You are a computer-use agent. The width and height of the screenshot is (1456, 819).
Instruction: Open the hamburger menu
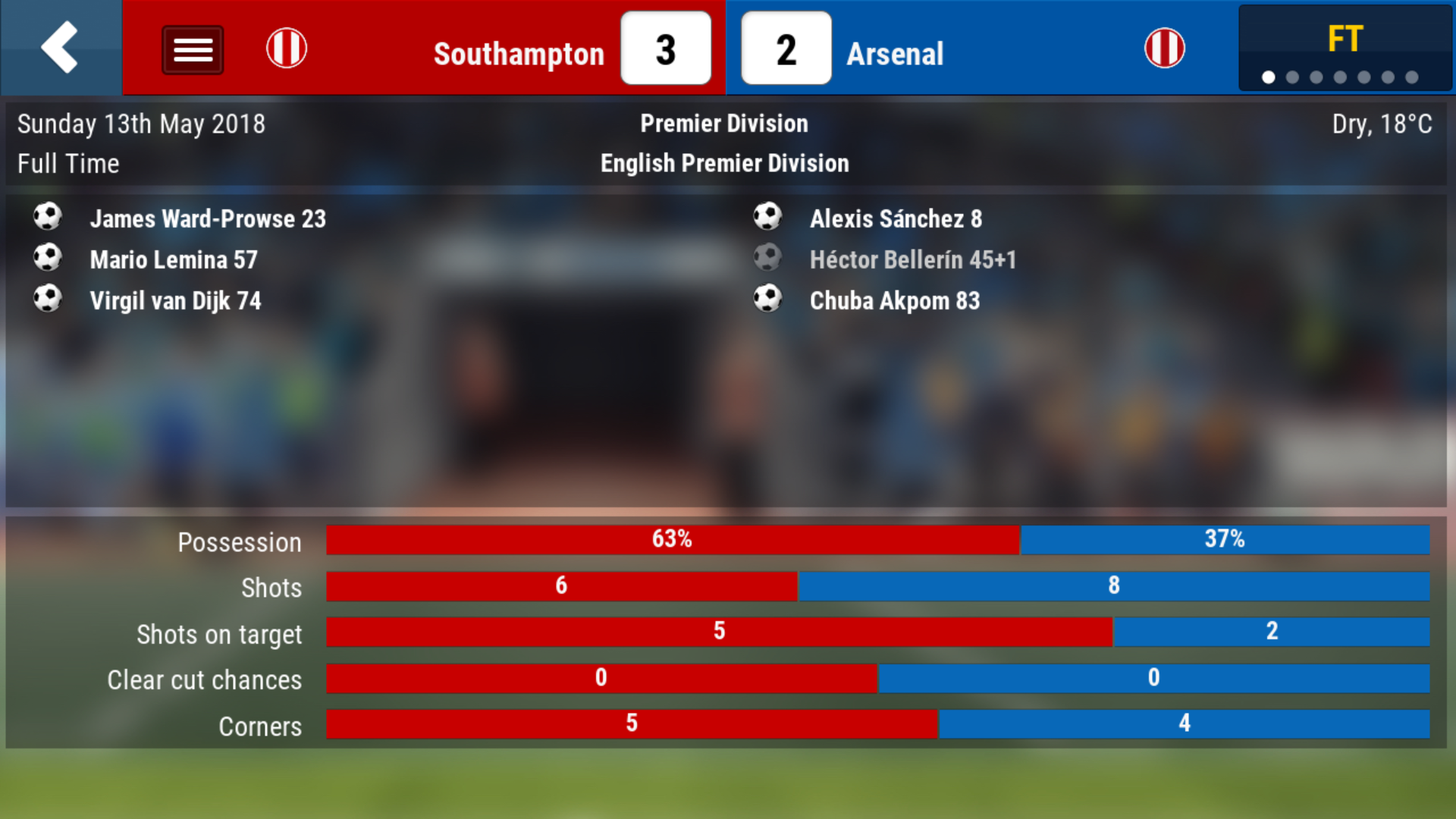point(193,50)
